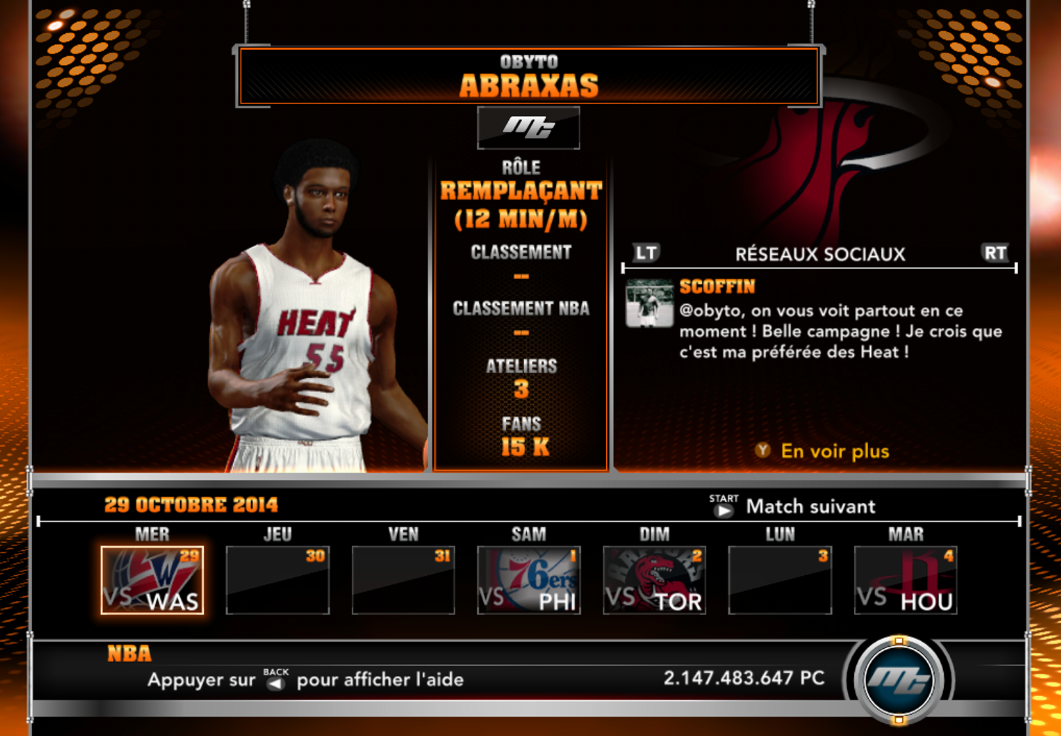Show the Ateliers count details
Screen dimensions: 1061x736
point(520,378)
